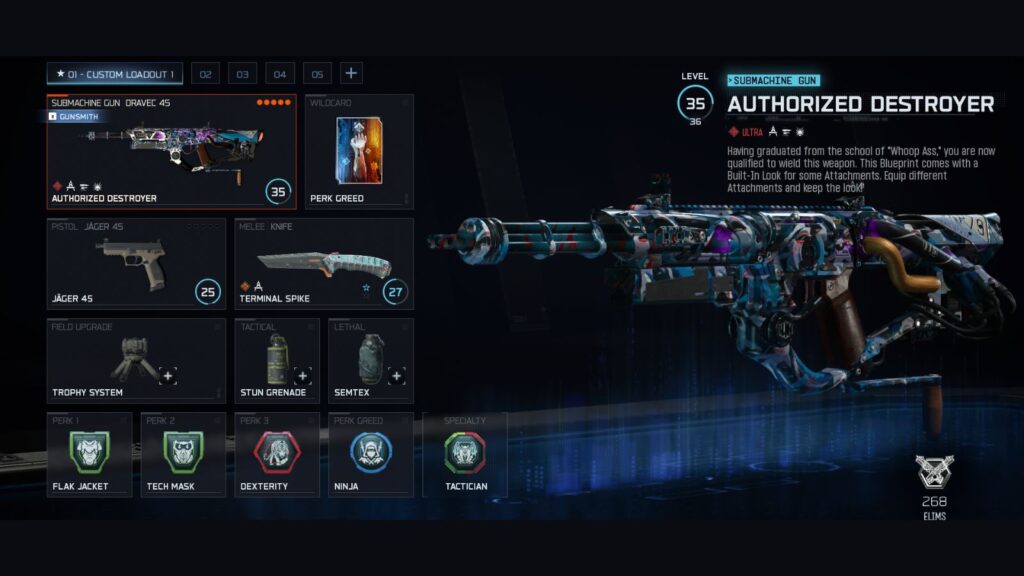The height and width of the screenshot is (576, 1024).
Task: Open the Tech Mask perk 2 slot
Action: 183,454
